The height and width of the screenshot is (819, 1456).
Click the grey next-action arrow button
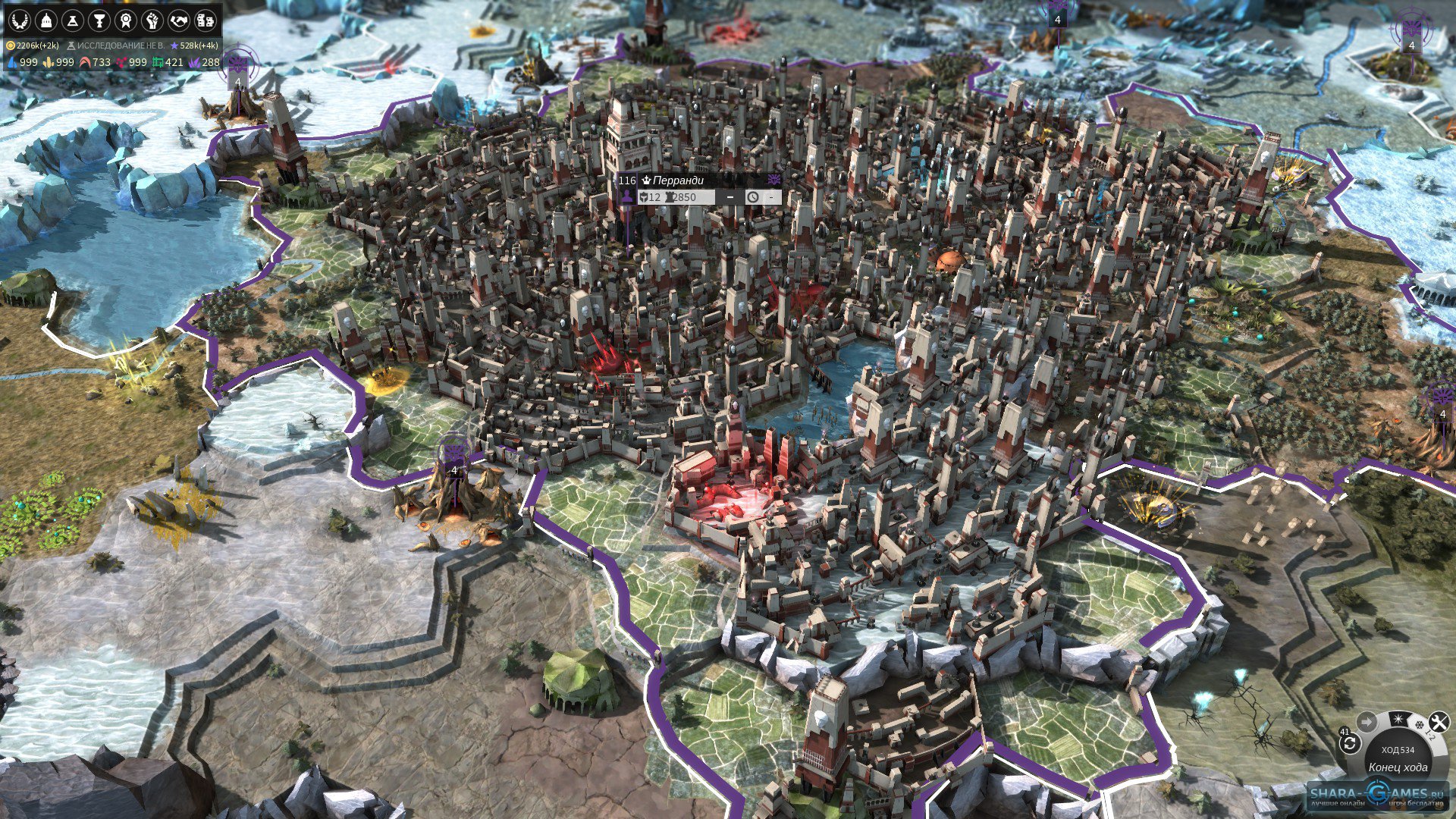(x=1367, y=721)
